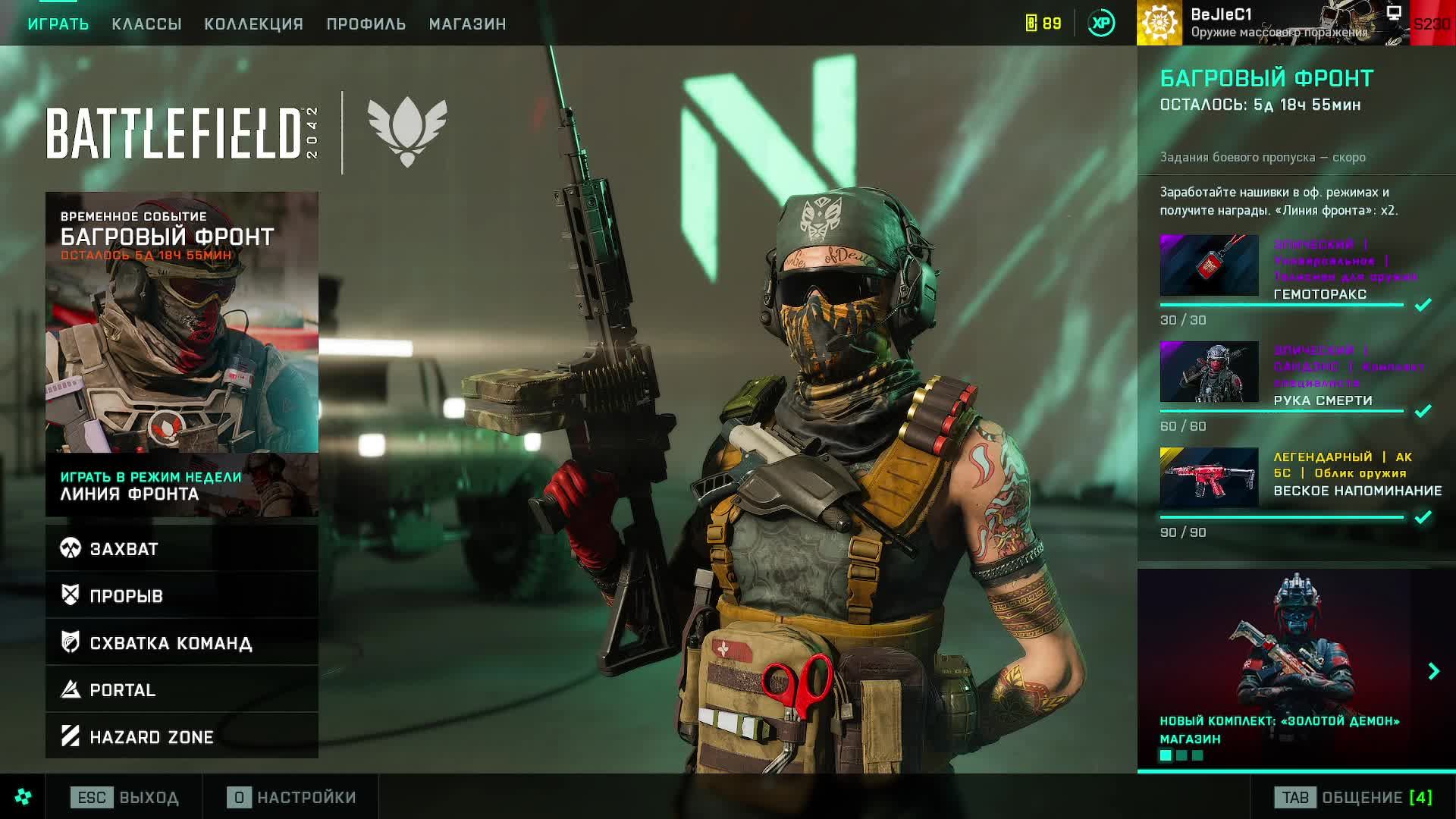Select the Захват game mode
Screen dimensions: 1456x819
[182, 548]
